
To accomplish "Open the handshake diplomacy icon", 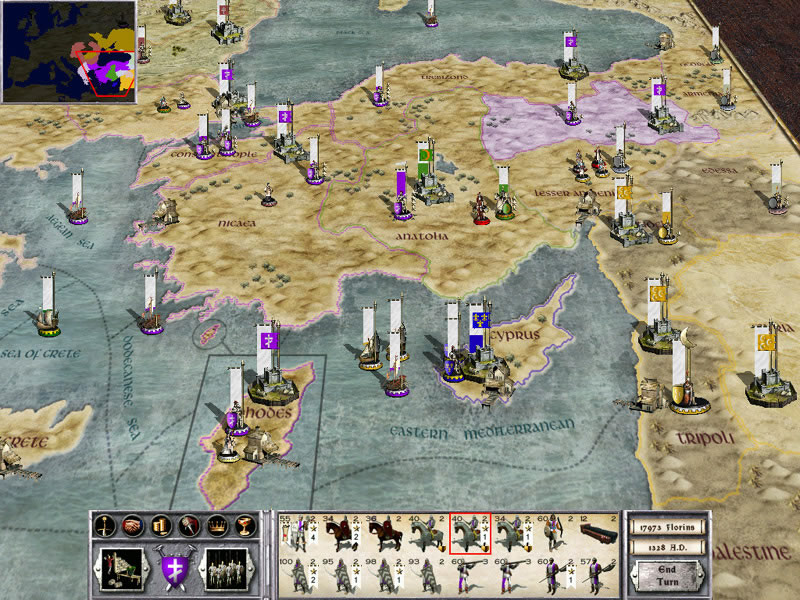I will [x=131, y=525].
